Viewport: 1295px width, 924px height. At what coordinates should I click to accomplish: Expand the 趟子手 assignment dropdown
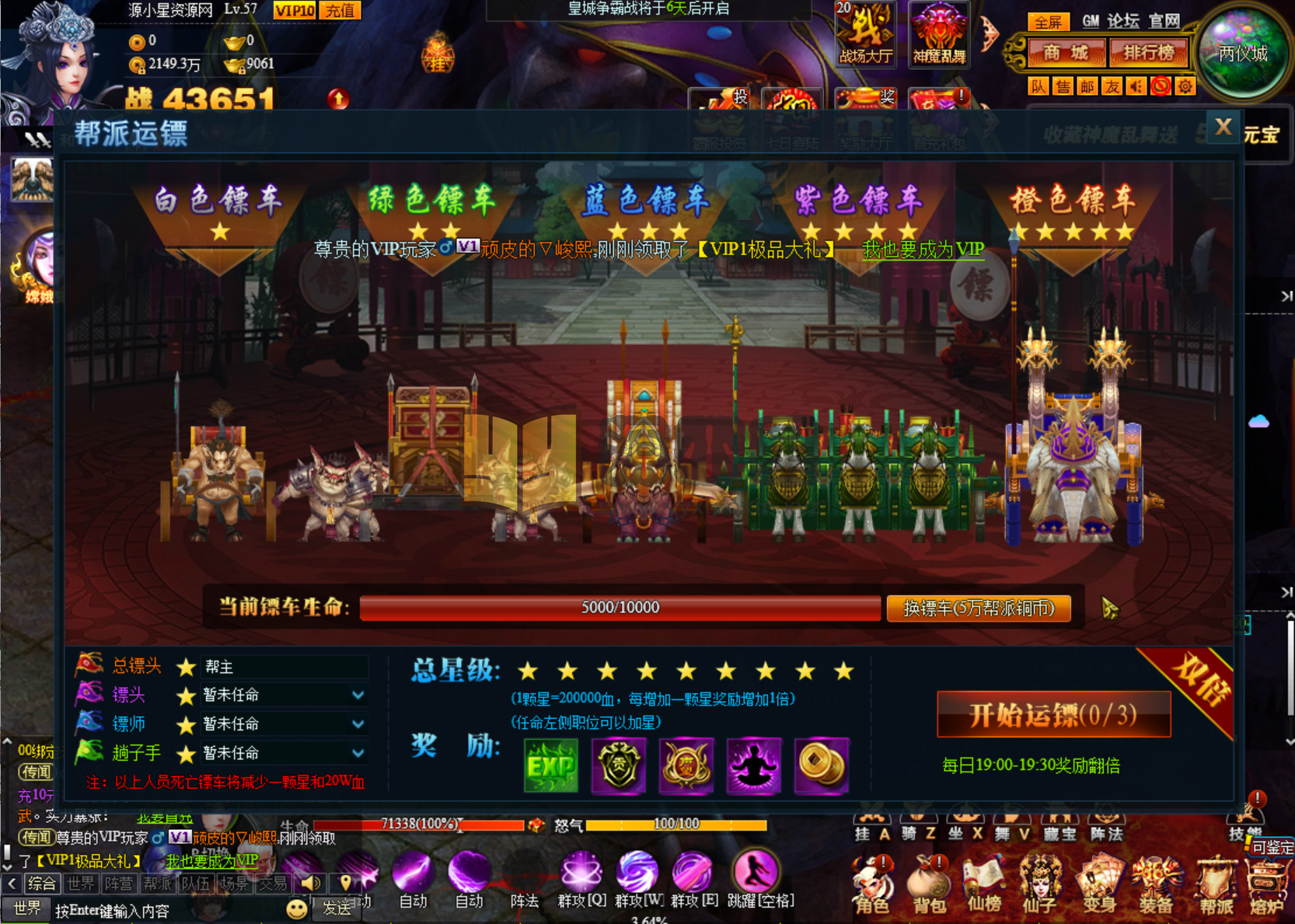tap(357, 753)
